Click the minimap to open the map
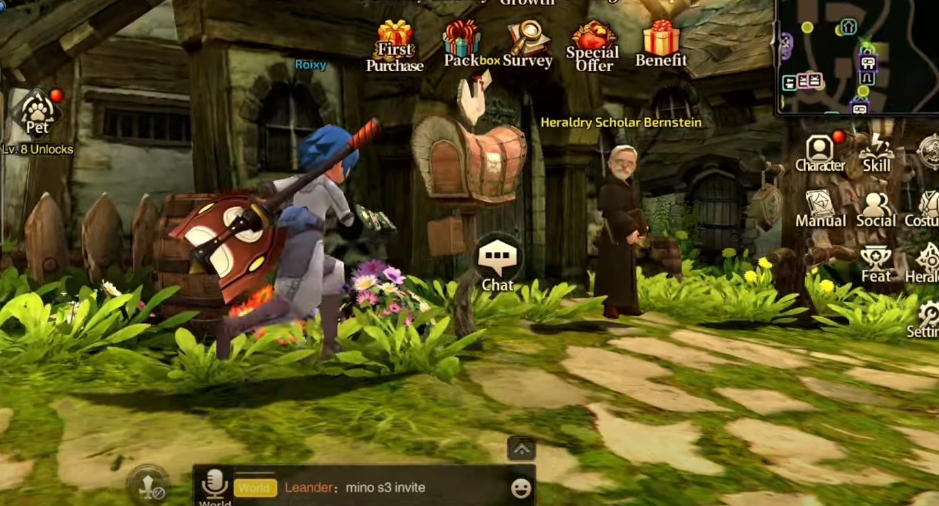 (857, 57)
